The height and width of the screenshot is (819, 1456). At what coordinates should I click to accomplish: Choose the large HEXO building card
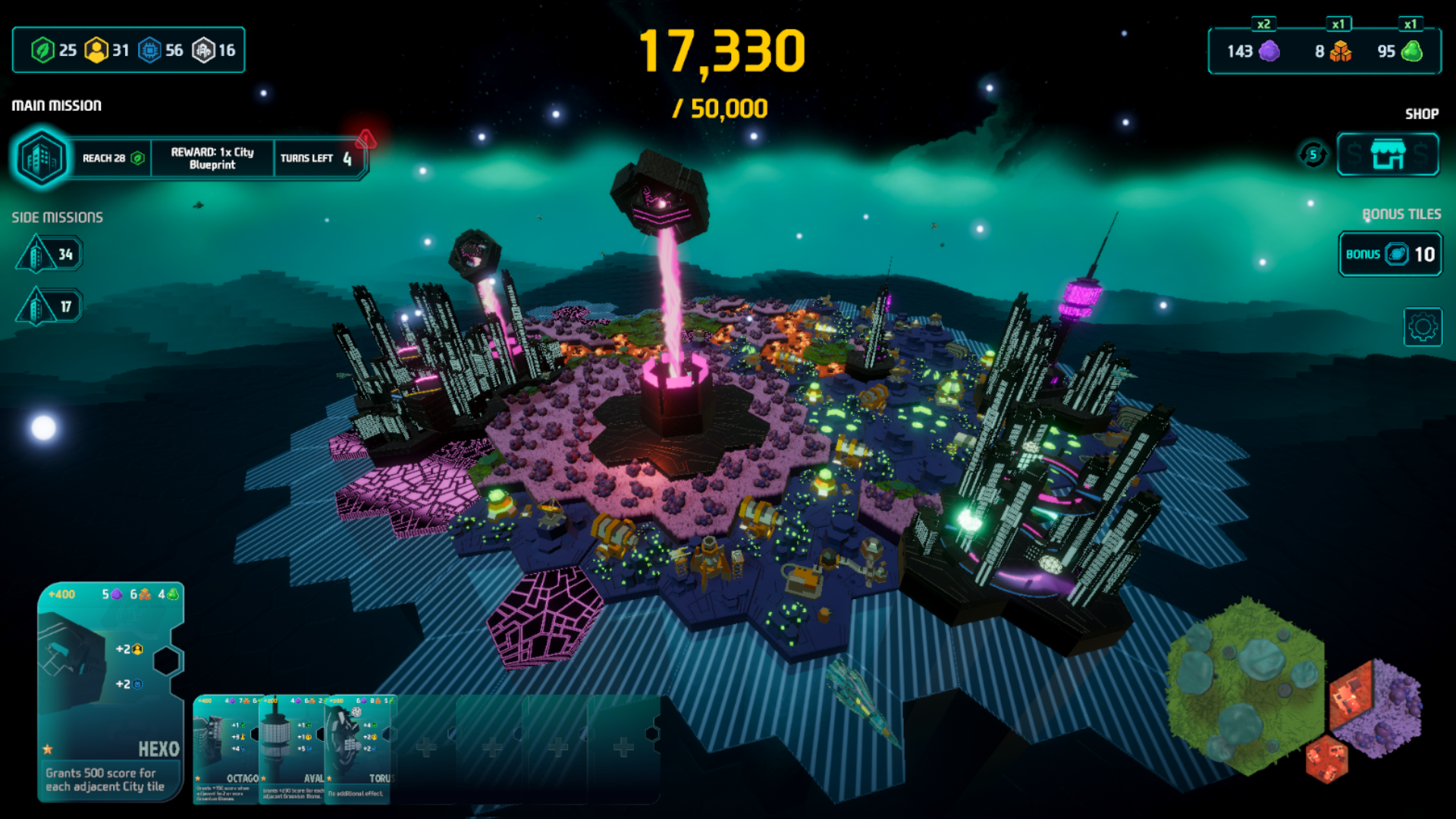pyautogui.click(x=111, y=691)
